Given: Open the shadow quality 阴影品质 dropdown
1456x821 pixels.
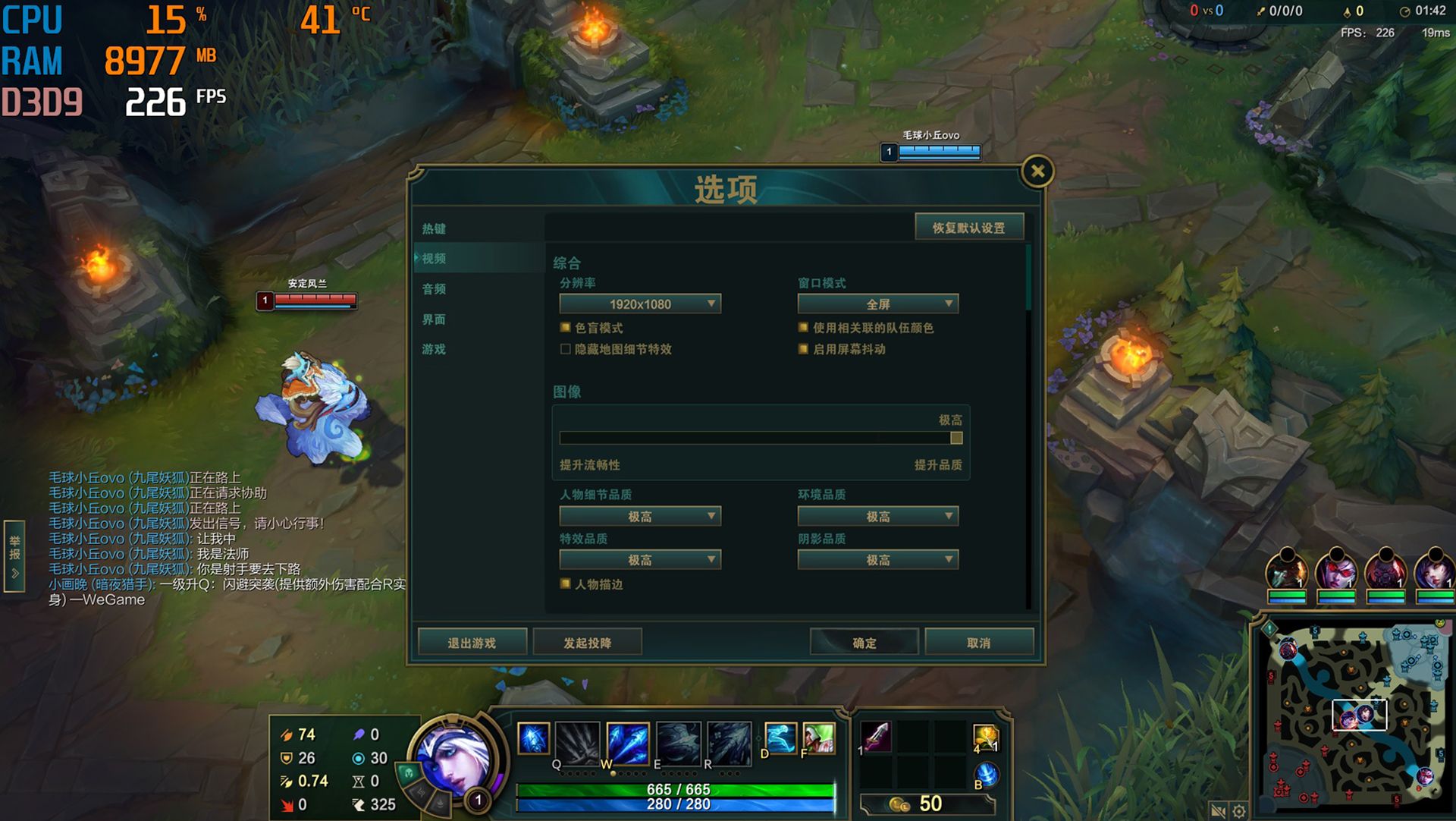Looking at the screenshot, I should (x=877, y=559).
